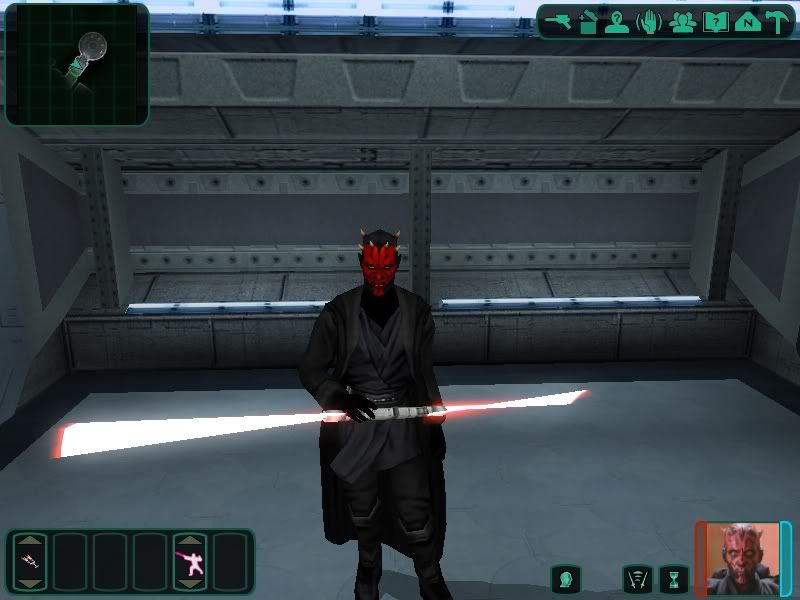Image resolution: width=800 pixels, height=600 pixels.
Task: Open the Party selection icon
Action: (683, 21)
